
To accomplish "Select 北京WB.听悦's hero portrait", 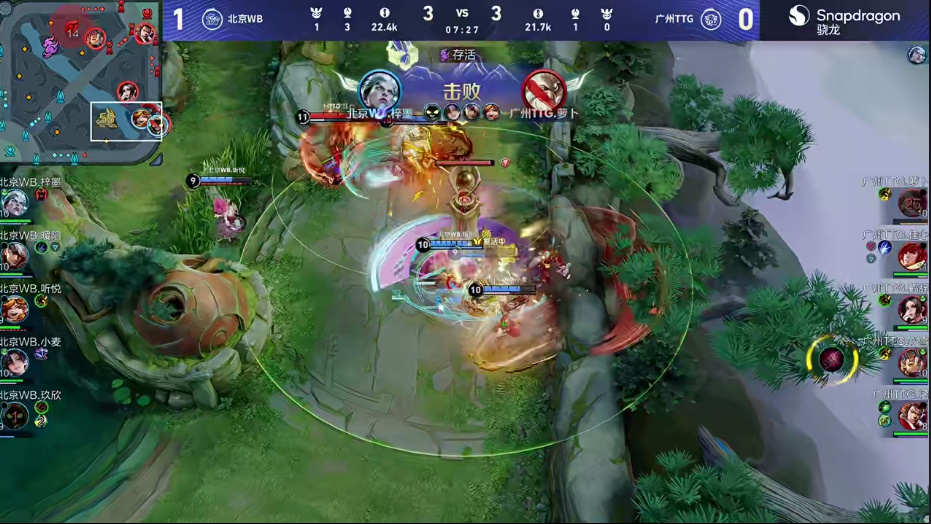I will 14,309.
